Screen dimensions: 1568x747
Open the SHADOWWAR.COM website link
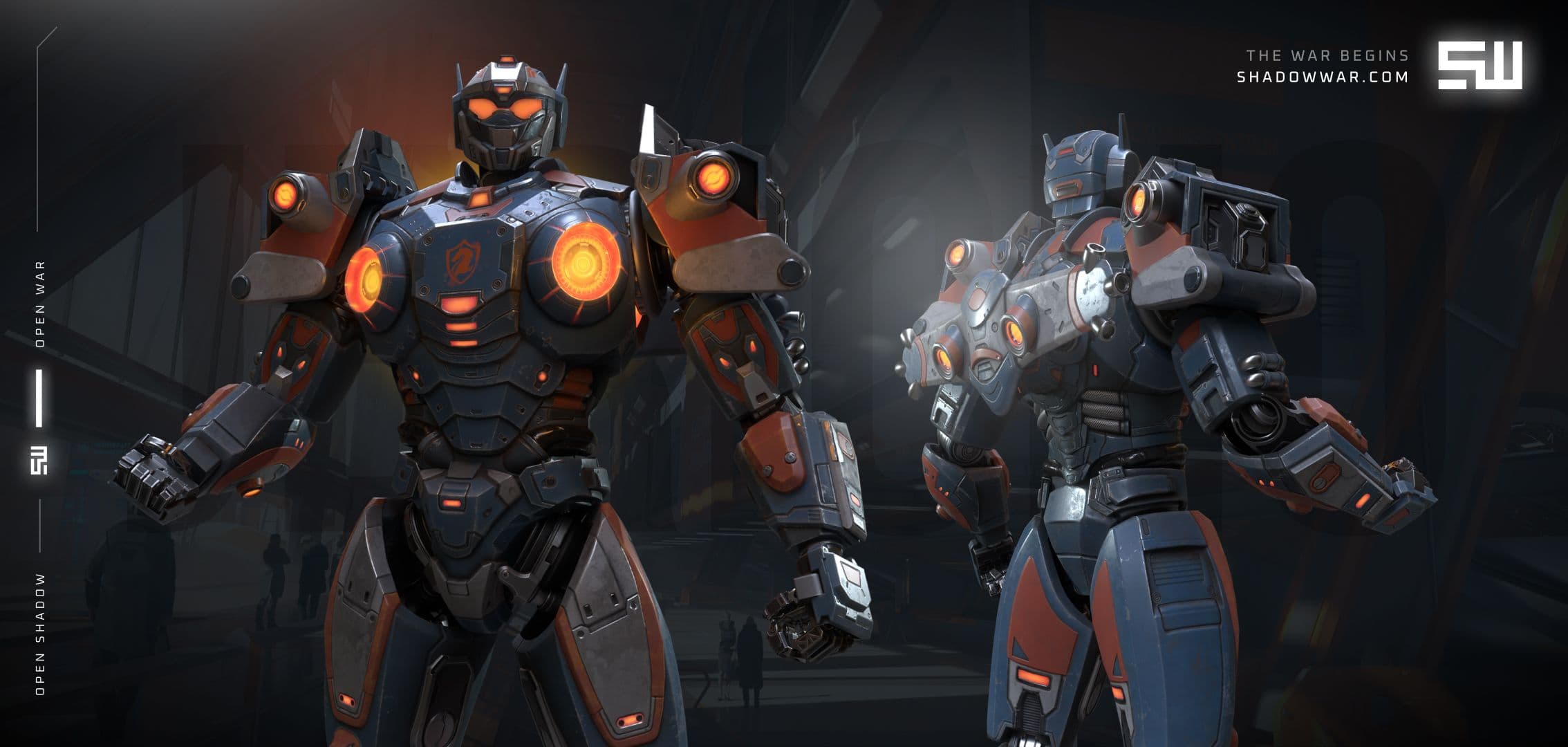coord(1322,77)
